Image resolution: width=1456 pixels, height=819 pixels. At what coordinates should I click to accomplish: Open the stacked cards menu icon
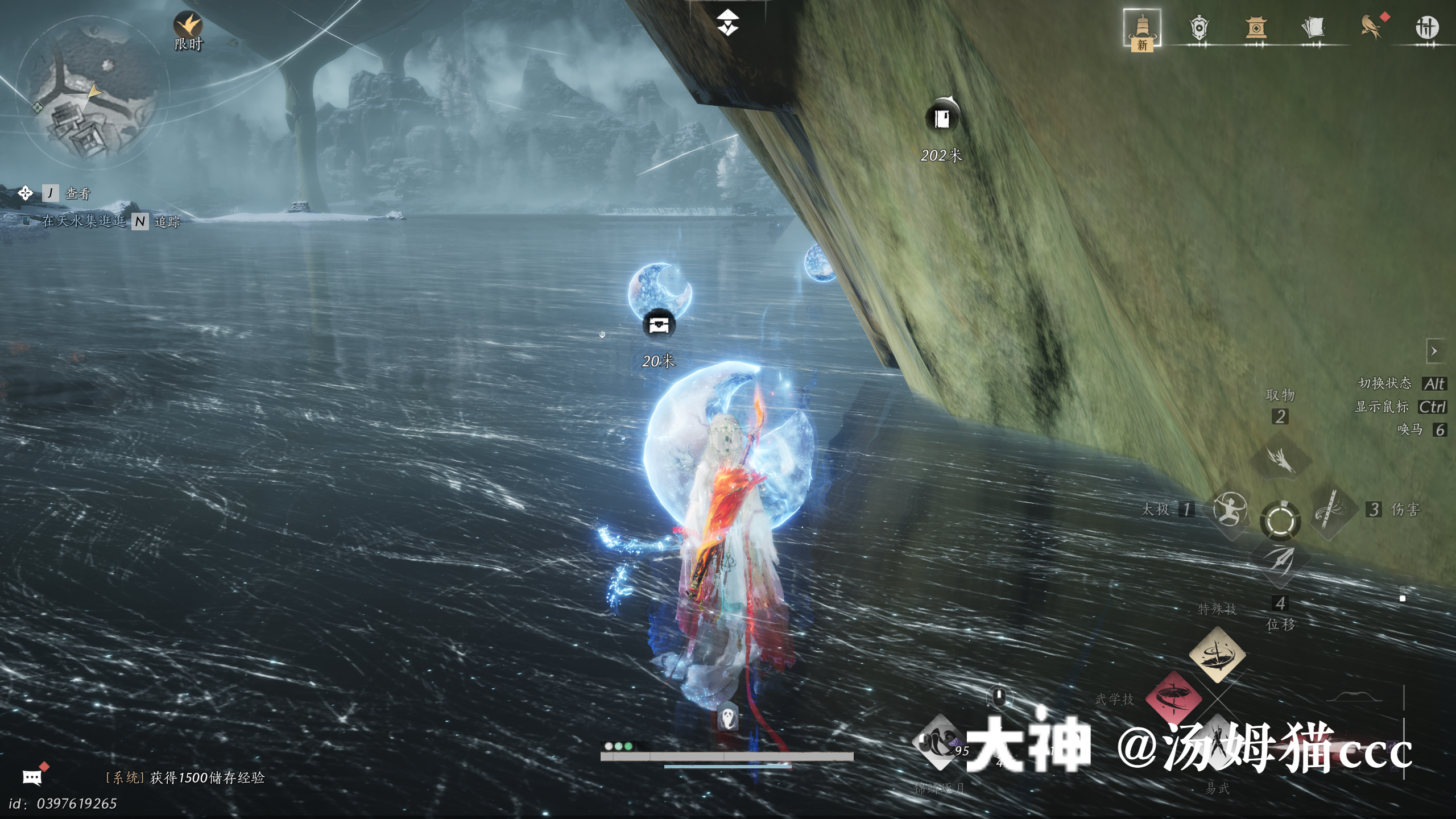pos(1313,28)
